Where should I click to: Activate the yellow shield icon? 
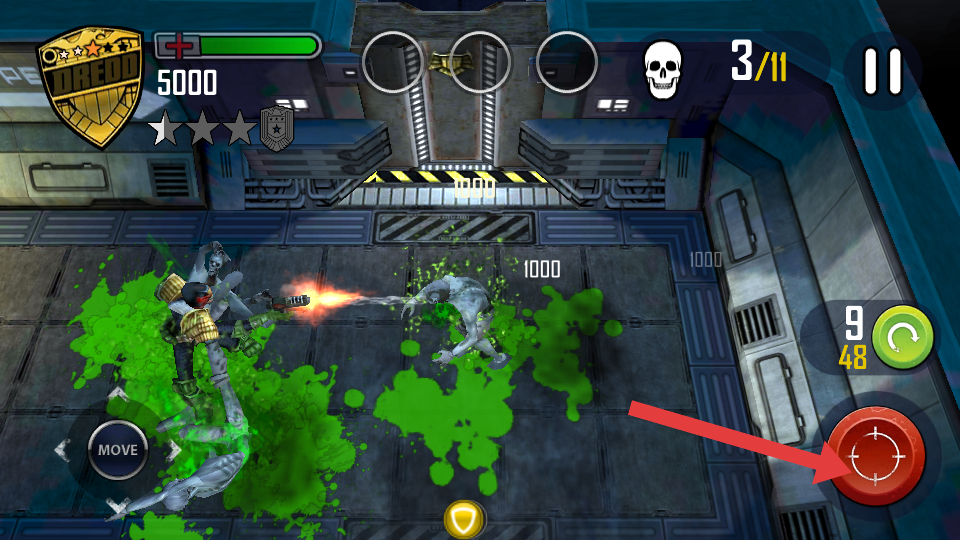click(x=464, y=519)
